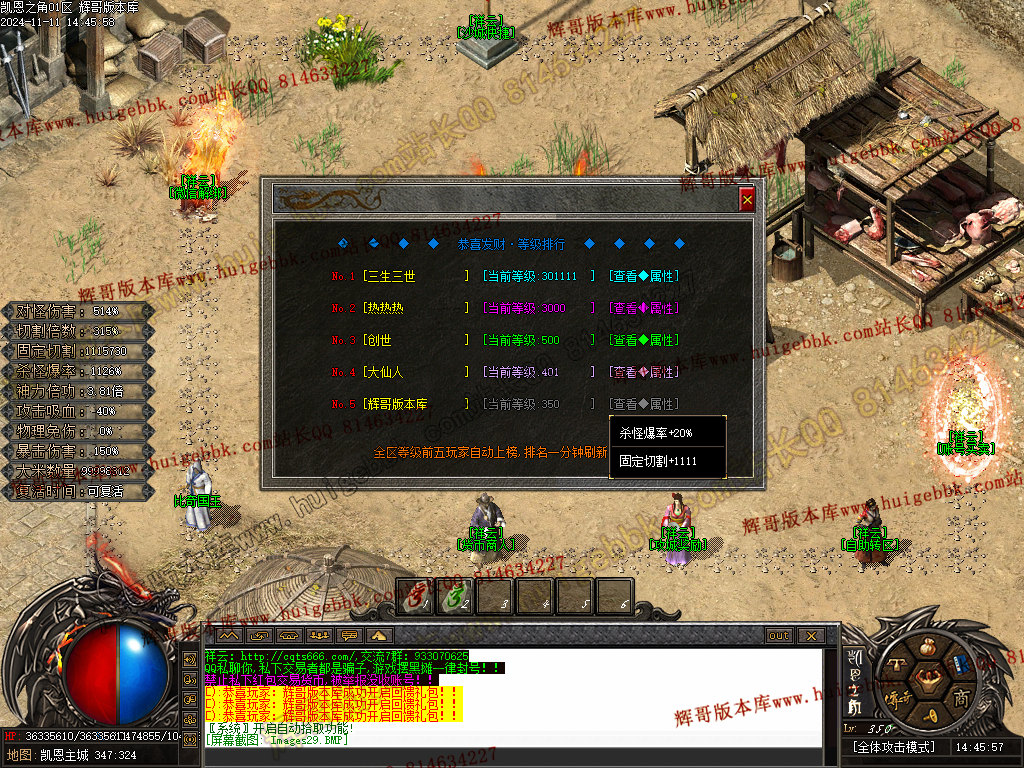Use the green item in hotbar slot 2

click(456, 597)
